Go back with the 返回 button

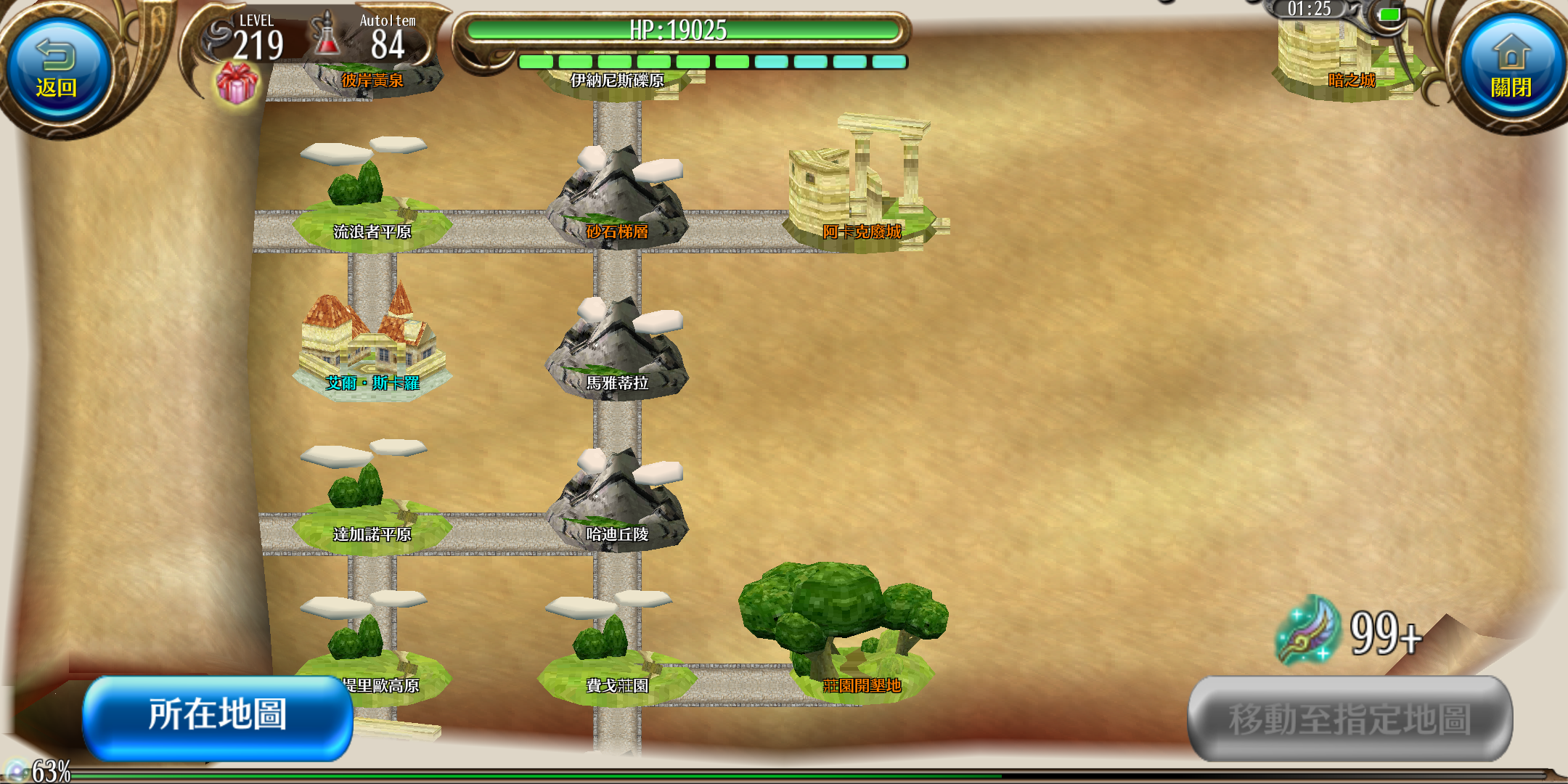coord(57,70)
